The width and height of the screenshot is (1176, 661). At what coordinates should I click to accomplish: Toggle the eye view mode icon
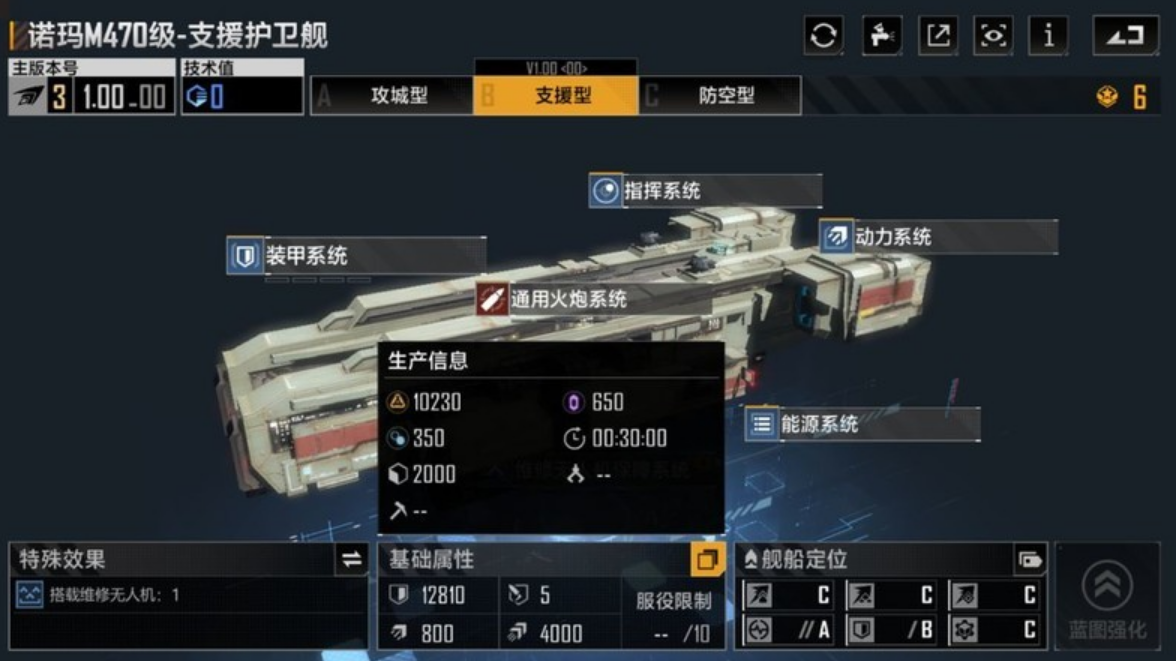[x=993, y=36]
